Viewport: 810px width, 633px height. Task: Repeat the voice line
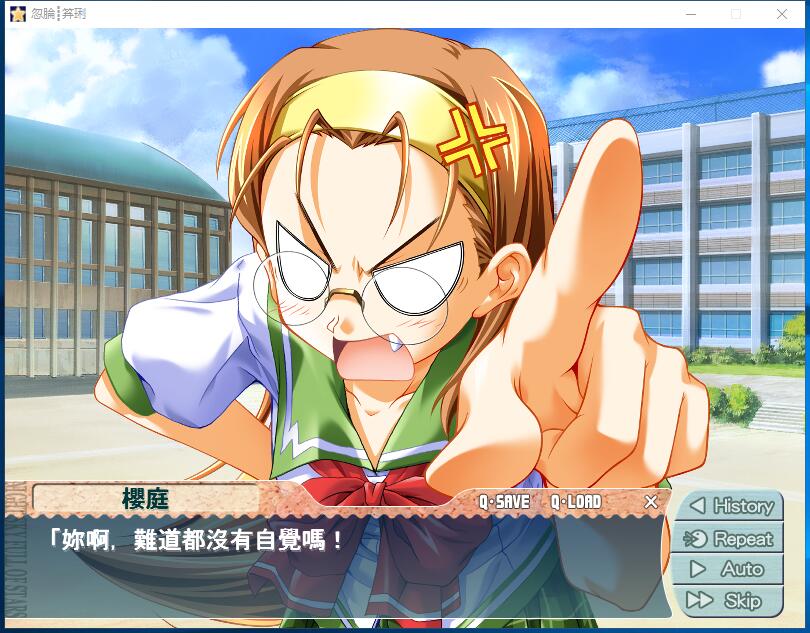coord(728,538)
